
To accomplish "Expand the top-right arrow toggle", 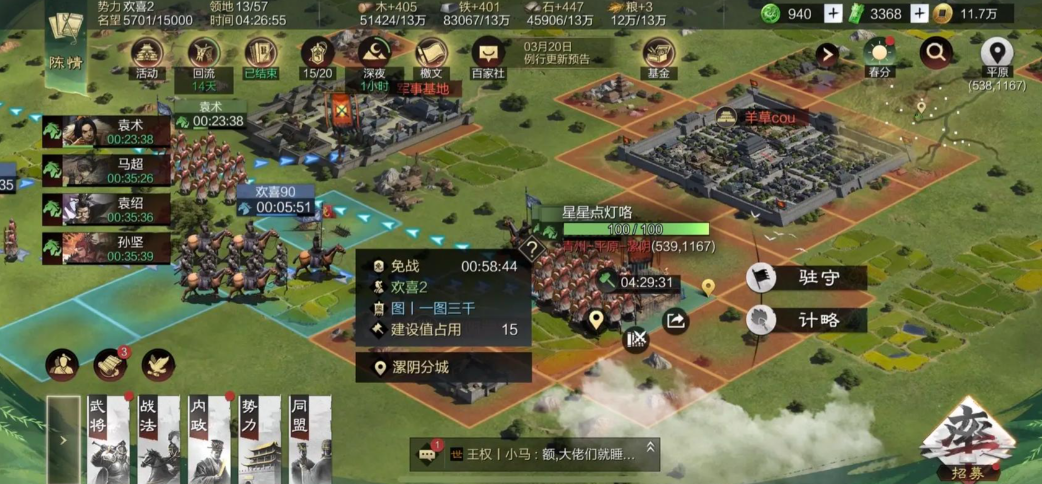I will coord(826,54).
